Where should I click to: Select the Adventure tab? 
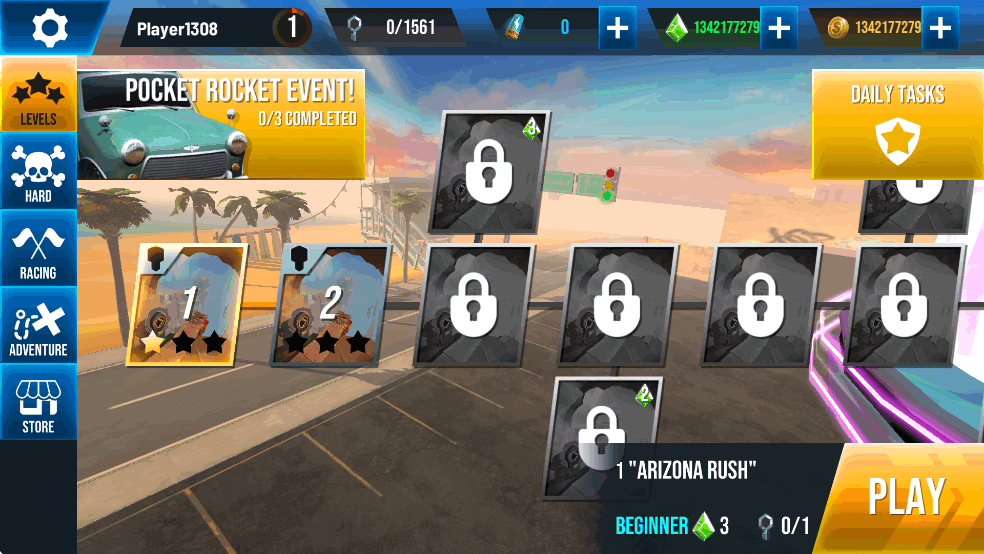[38, 326]
